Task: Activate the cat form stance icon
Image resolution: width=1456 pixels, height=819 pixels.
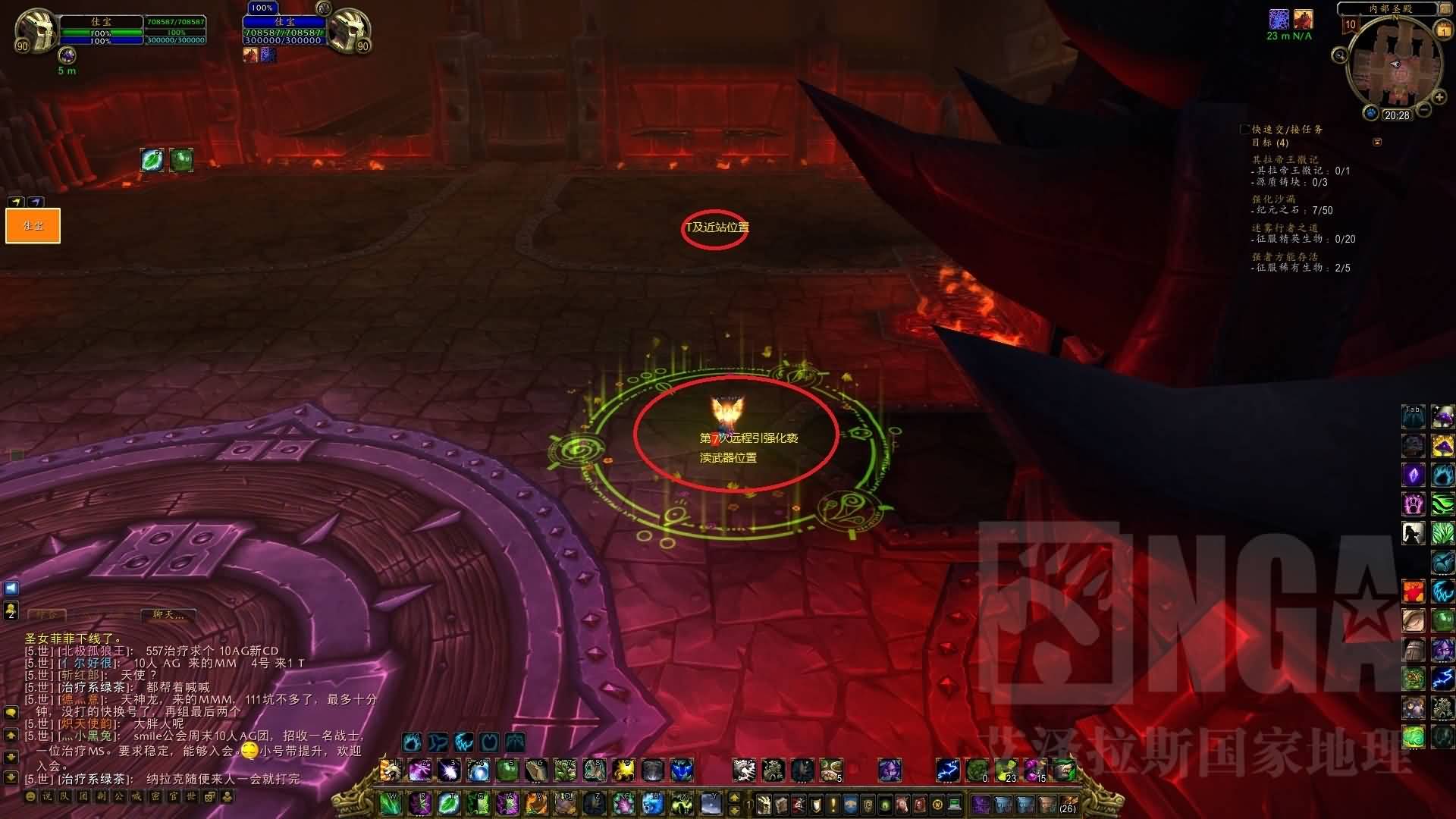Action: point(463,742)
